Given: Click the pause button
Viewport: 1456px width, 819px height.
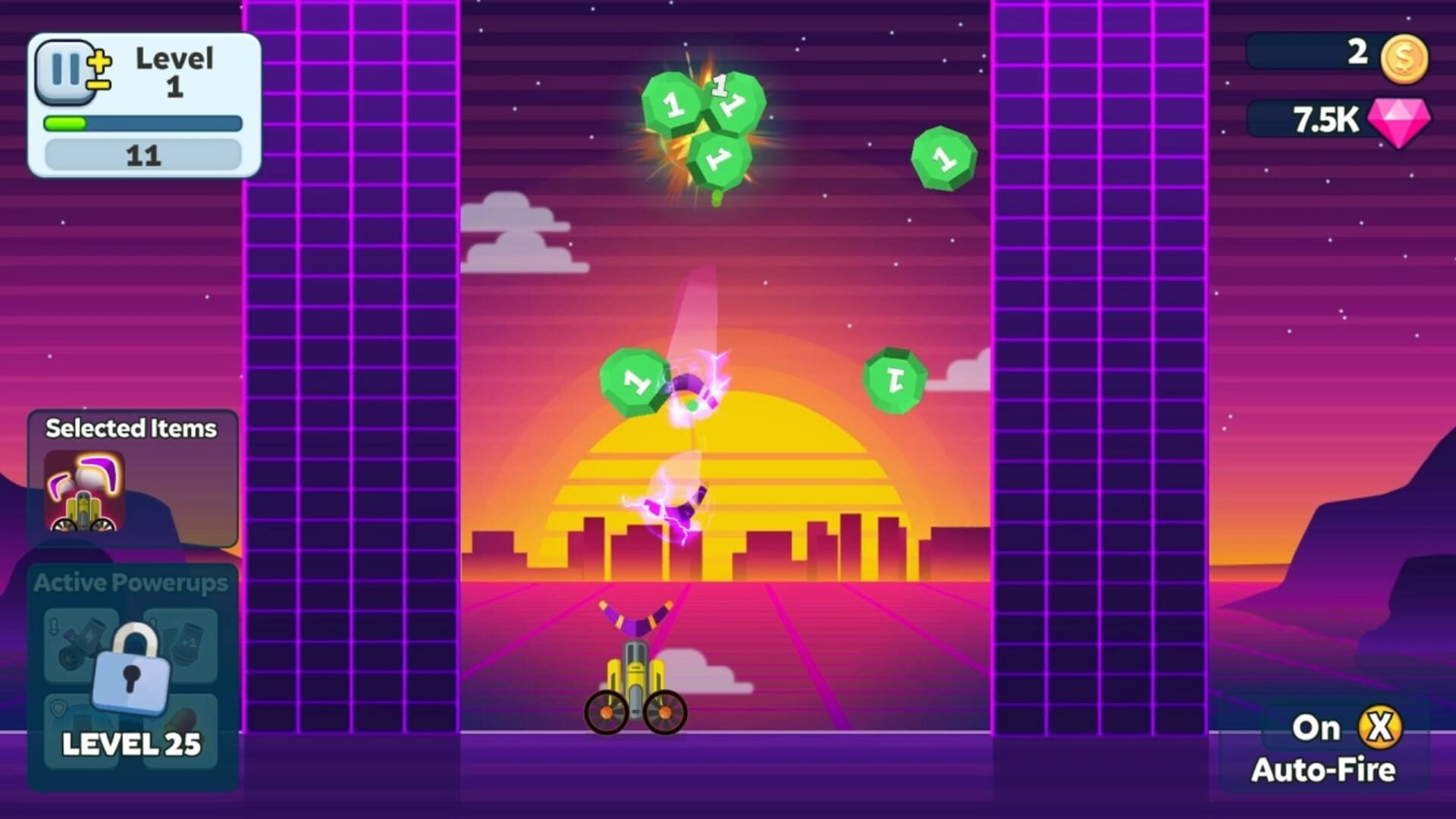Looking at the screenshot, I should point(65,72).
